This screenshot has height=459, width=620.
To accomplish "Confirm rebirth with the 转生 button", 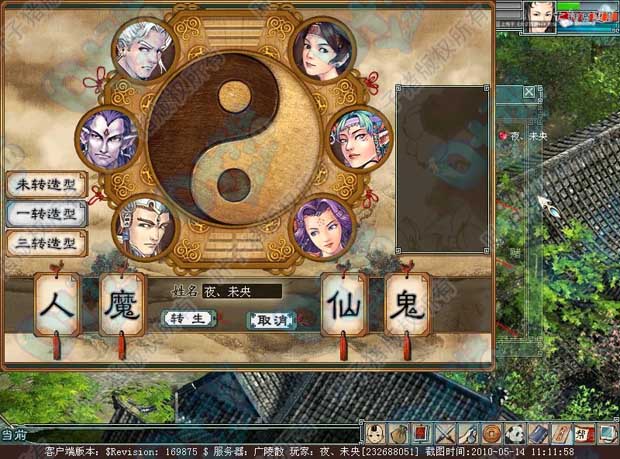I will (x=187, y=319).
